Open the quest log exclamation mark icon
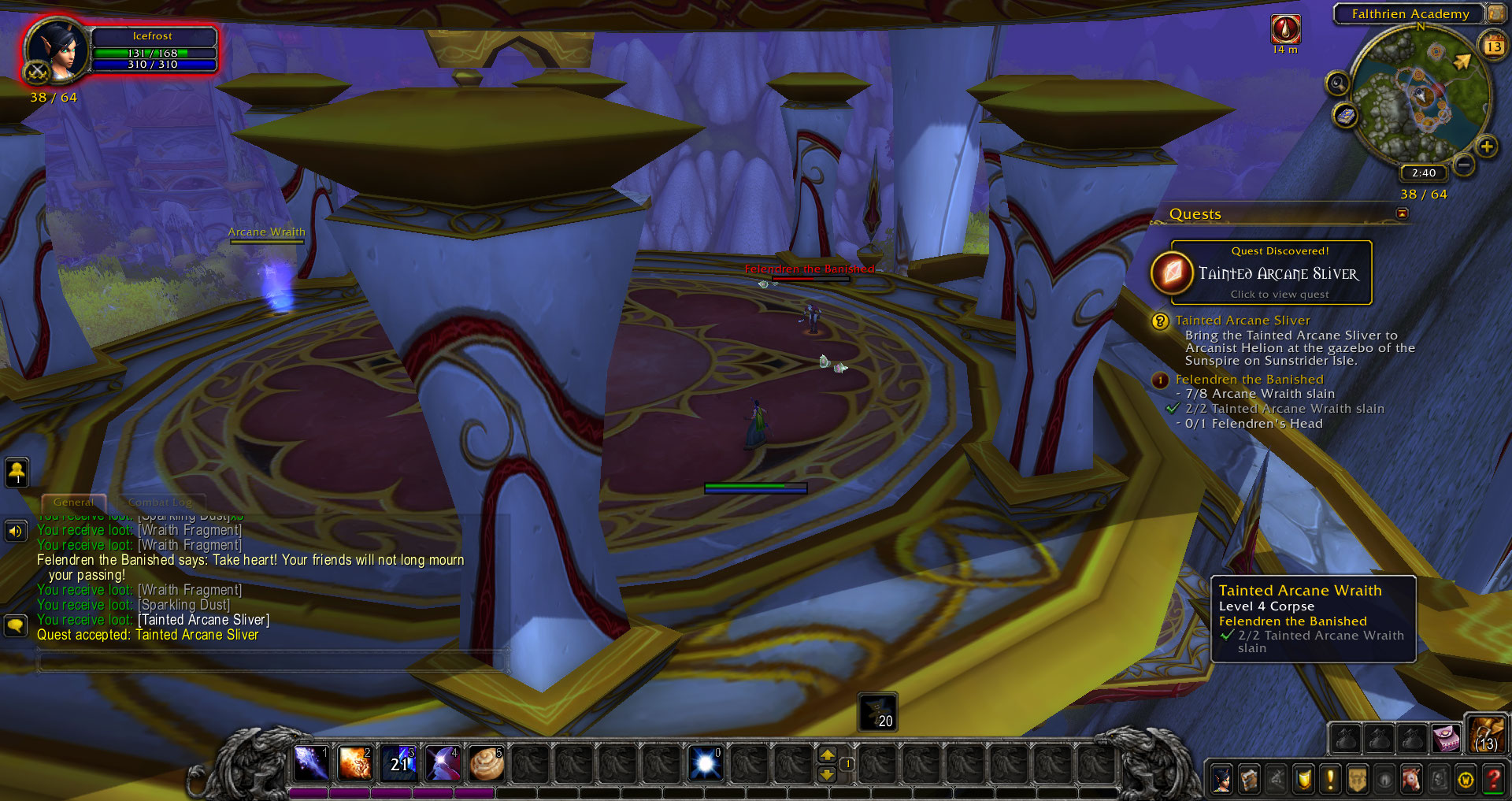 point(1331,780)
